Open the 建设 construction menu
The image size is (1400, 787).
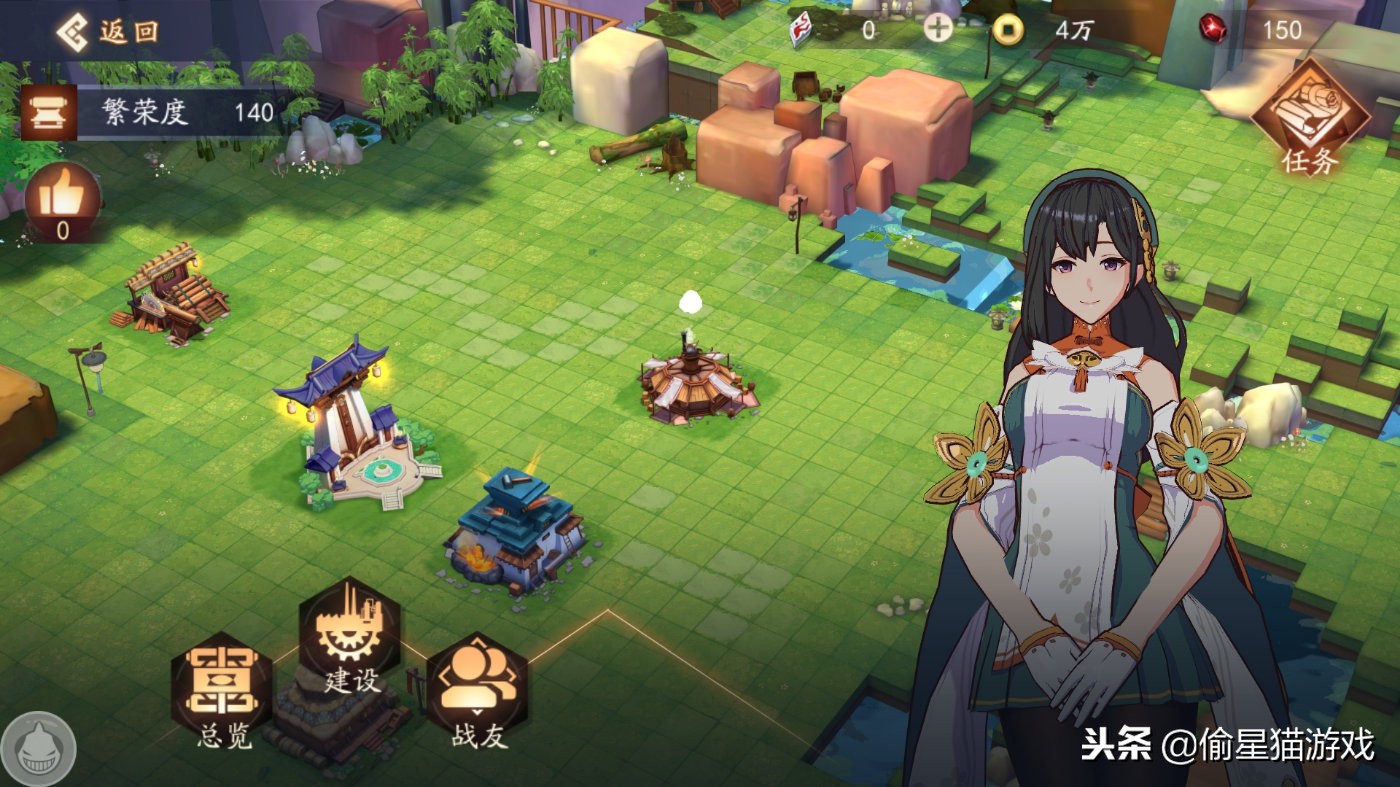tap(350, 637)
